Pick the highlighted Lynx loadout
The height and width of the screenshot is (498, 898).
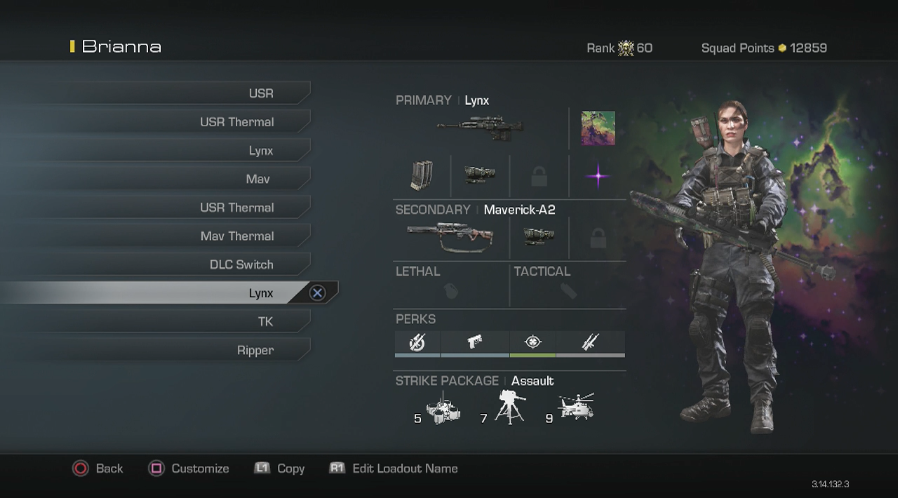click(x=260, y=293)
